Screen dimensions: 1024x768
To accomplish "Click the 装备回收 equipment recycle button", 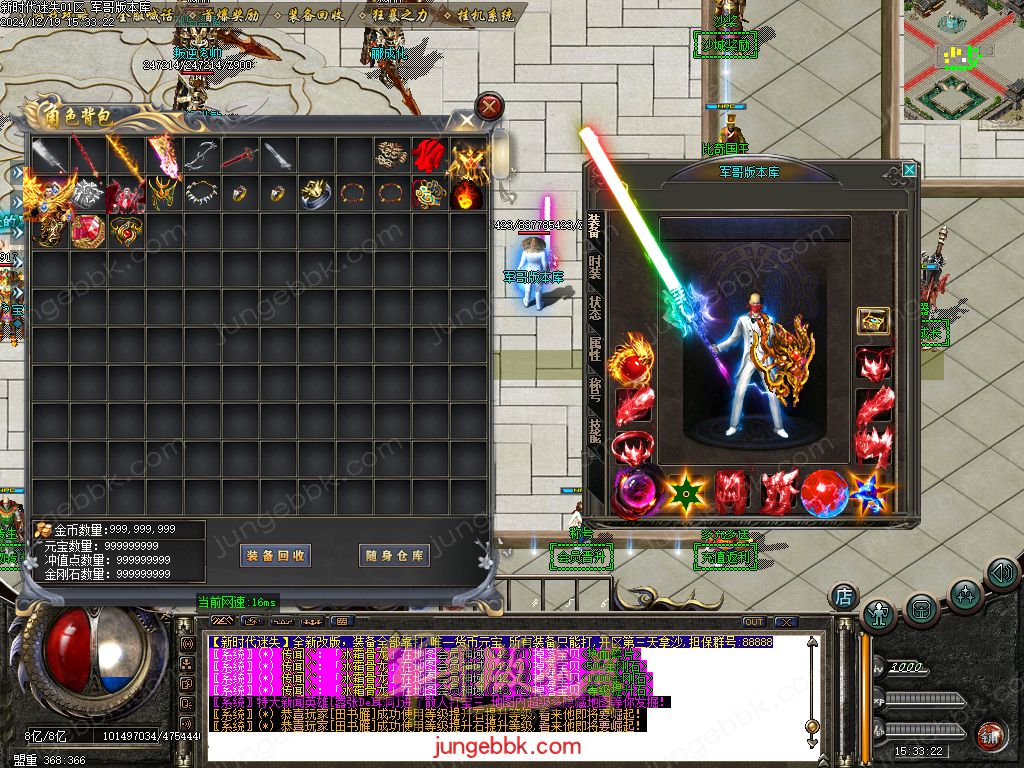I will point(276,556).
